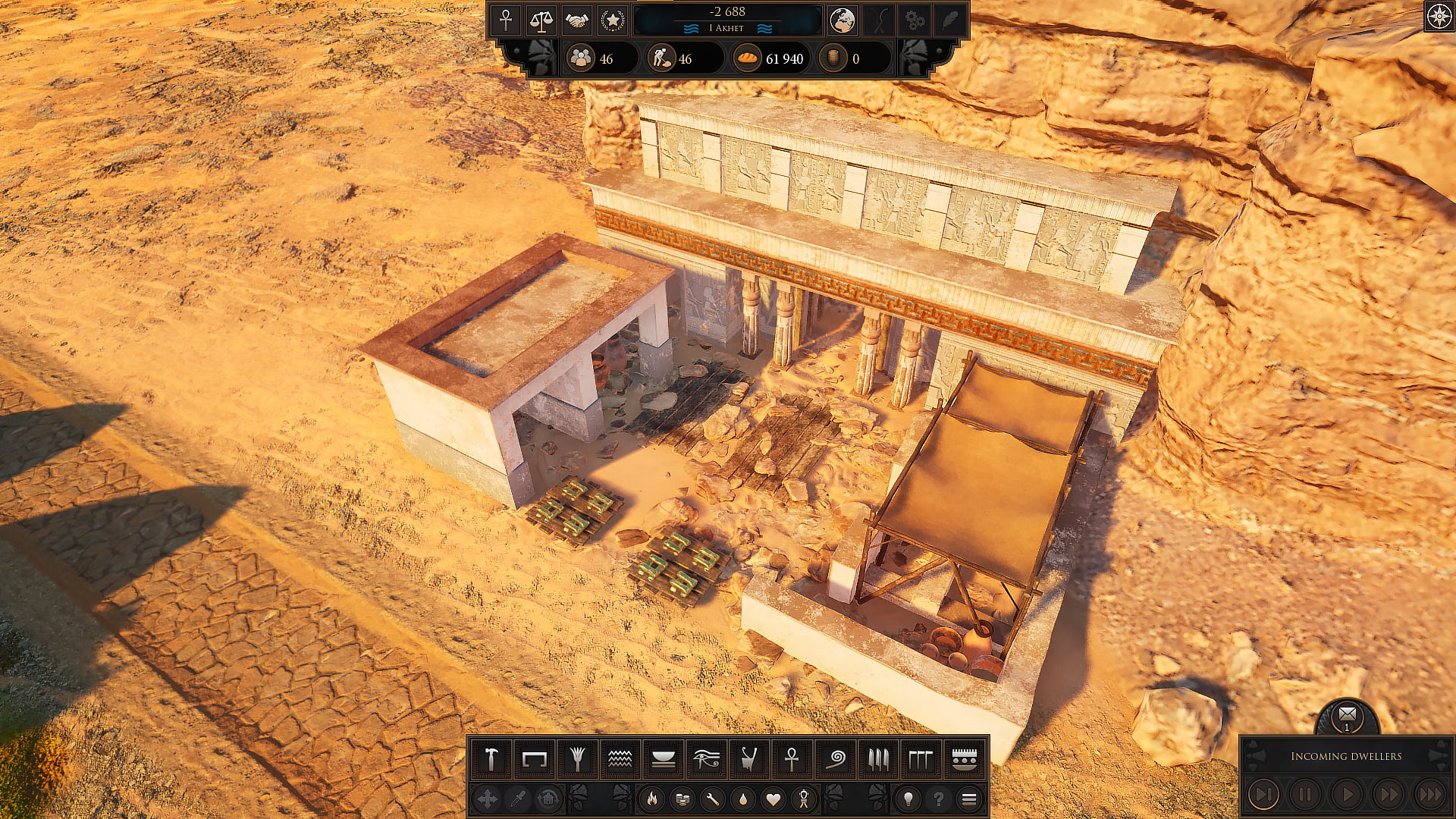Open the world map globe

pyautogui.click(x=842, y=20)
